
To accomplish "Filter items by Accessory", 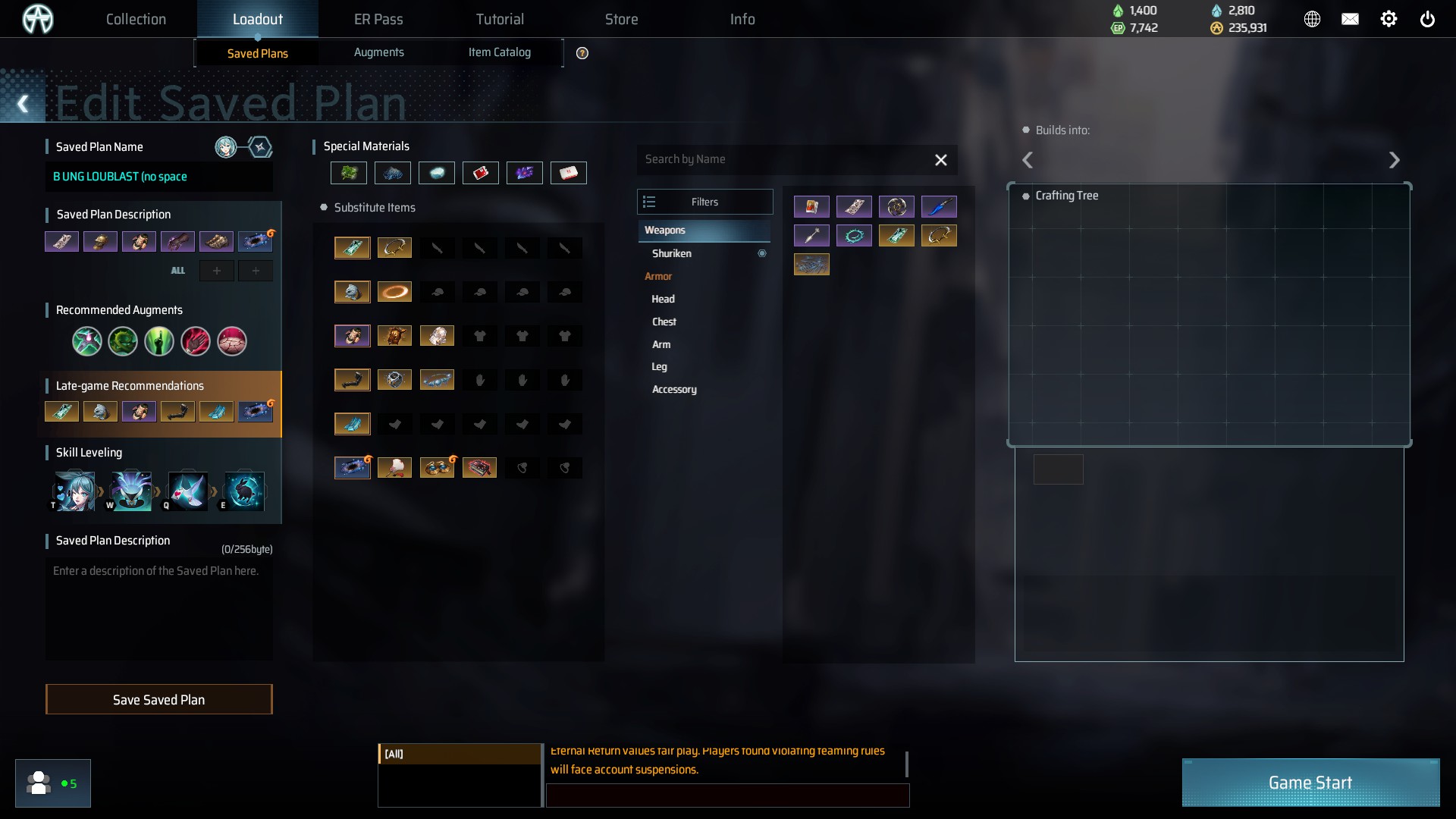I will click(x=674, y=389).
